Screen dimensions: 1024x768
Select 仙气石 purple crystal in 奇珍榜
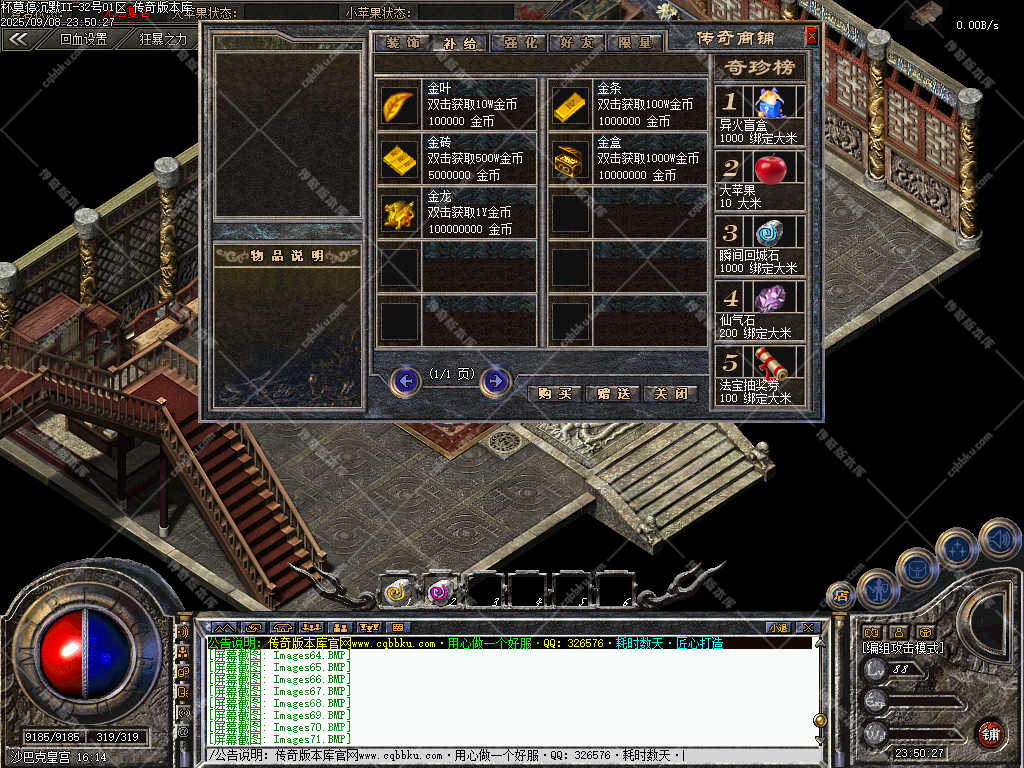point(769,298)
